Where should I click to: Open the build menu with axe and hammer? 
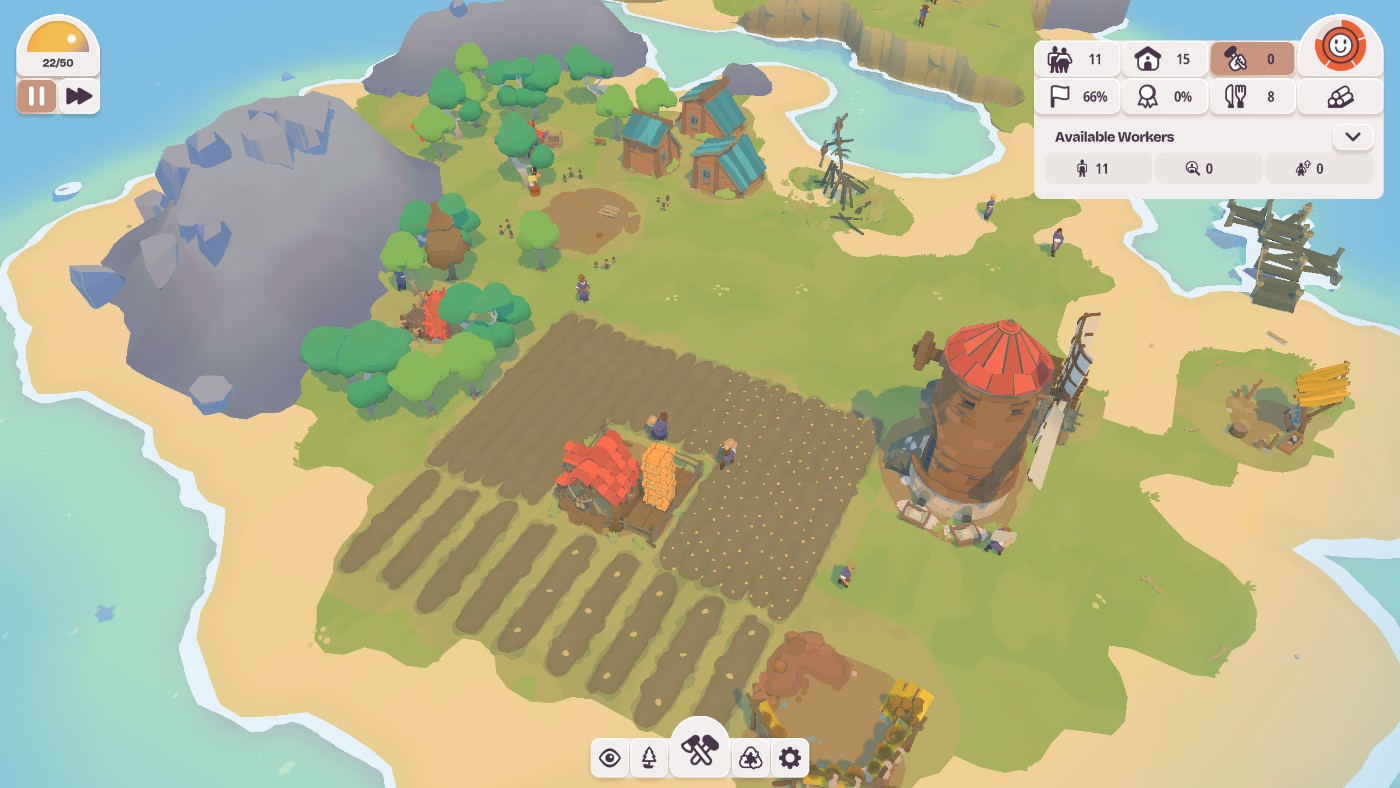(x=700, y=750)
